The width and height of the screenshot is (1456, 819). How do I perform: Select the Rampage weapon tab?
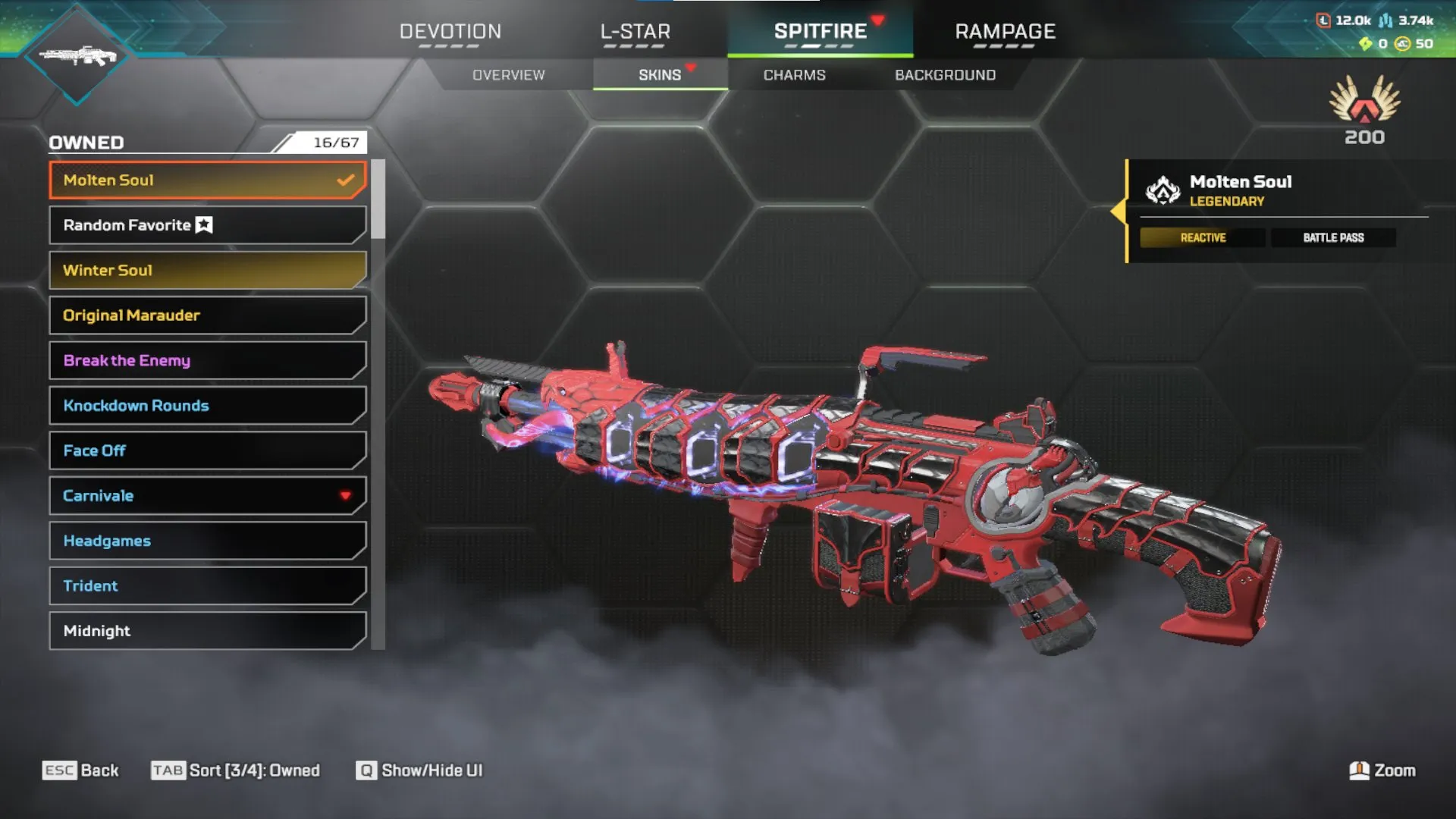[1005, 32]
